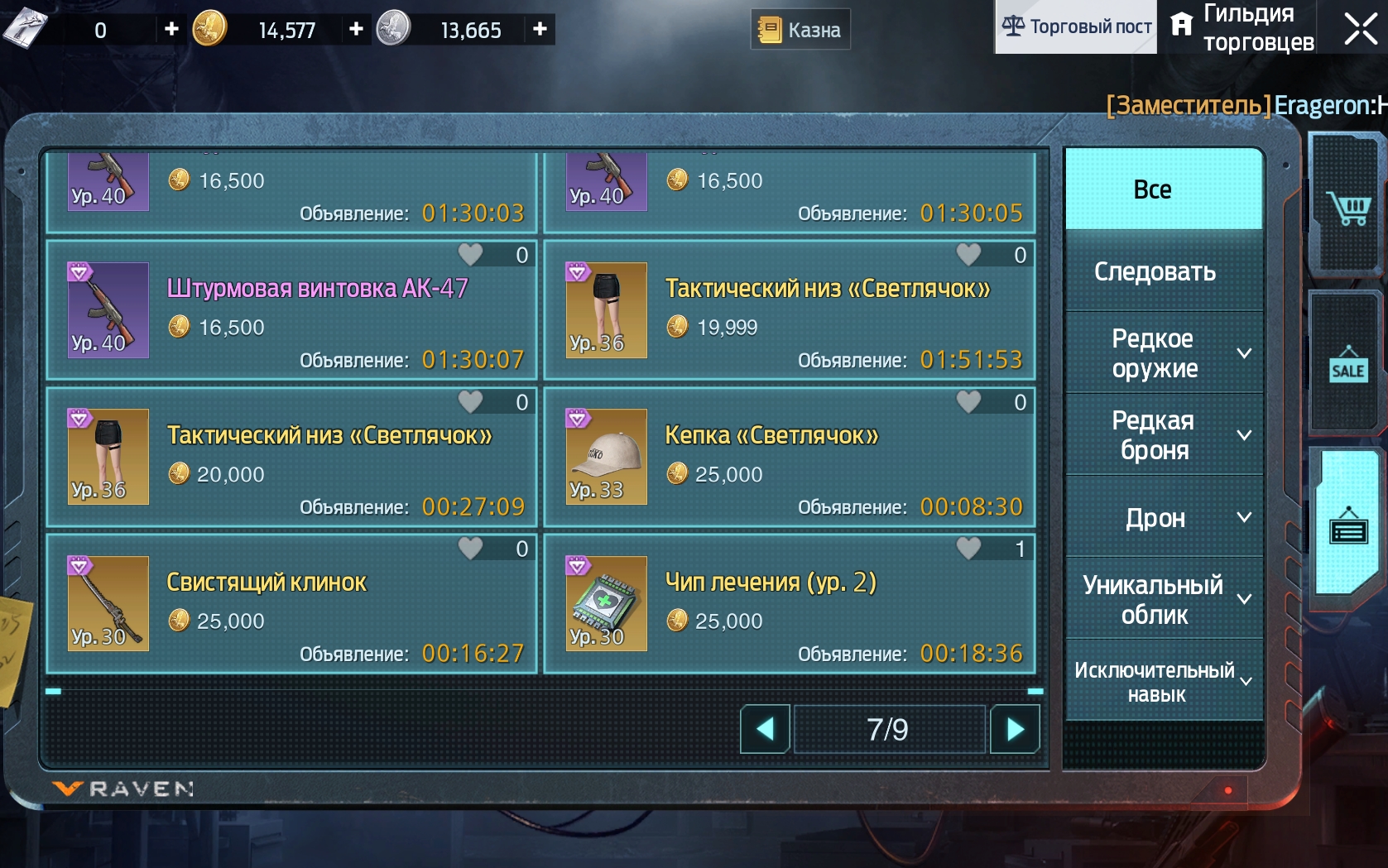Switch to the Торговый пост tab
The height and width of the screenshot is (868, 1388).
coord(1076,27)
